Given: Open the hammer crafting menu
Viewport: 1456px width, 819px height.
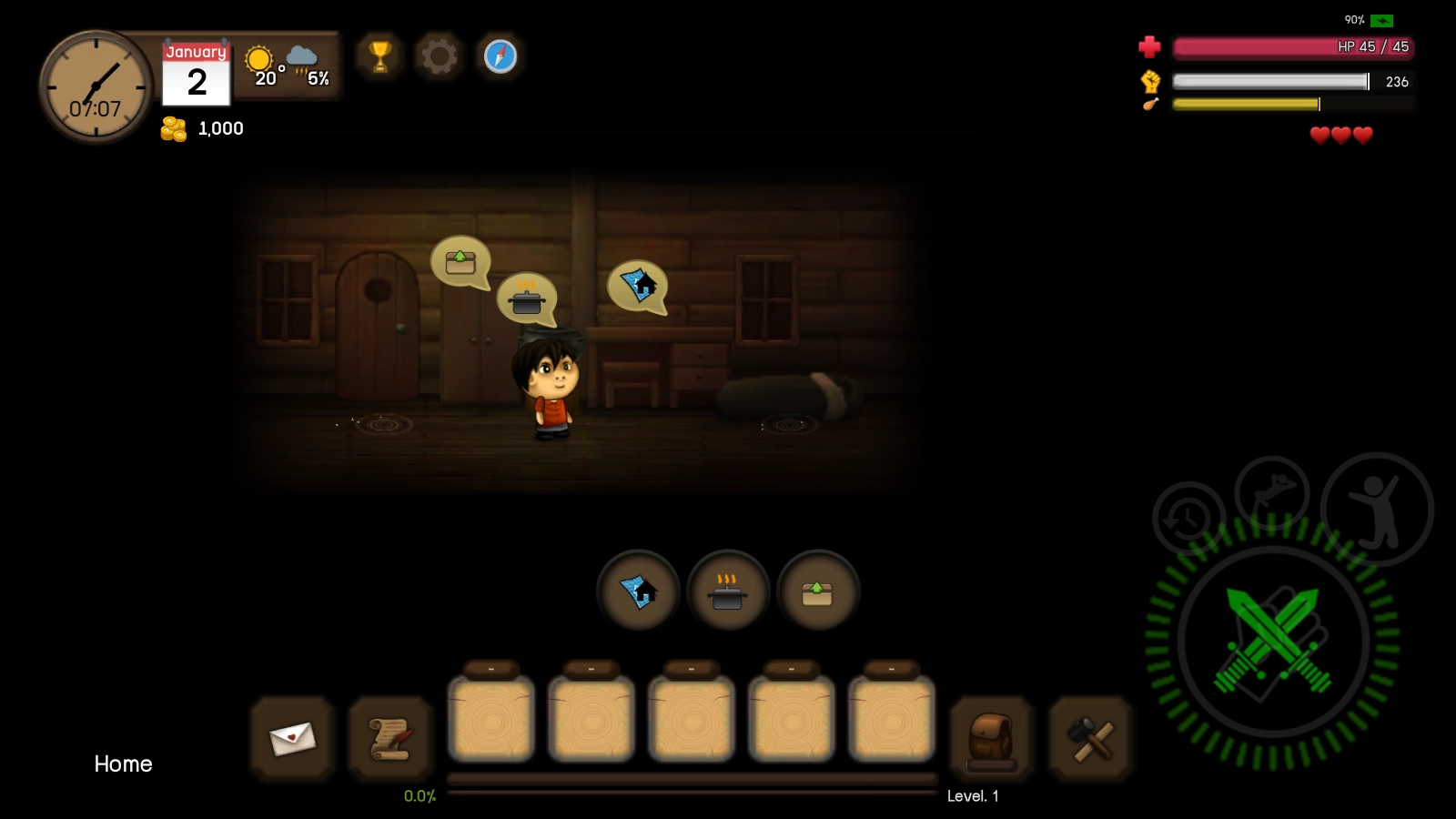Looking at the screenshot, I should 1090,738.
